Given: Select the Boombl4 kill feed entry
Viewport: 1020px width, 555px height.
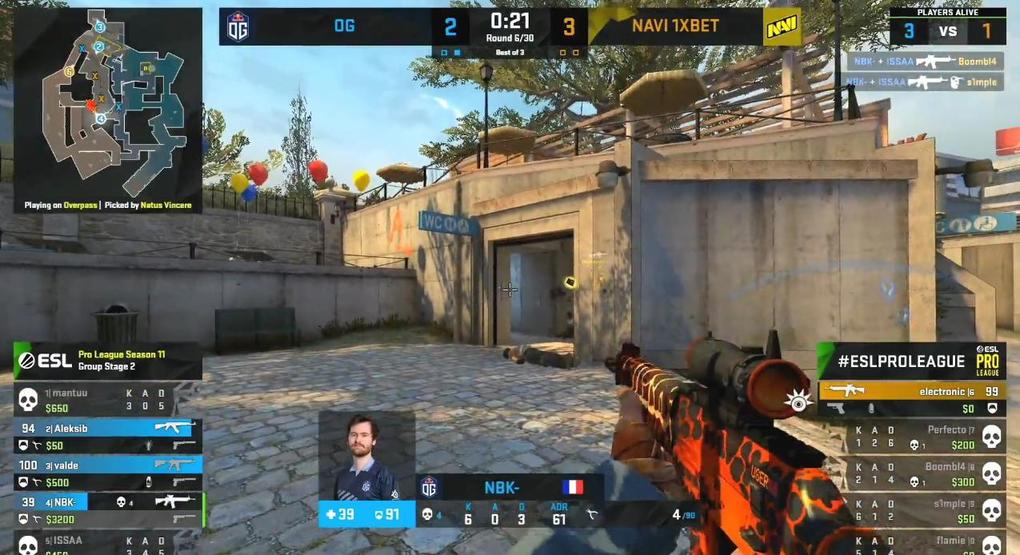Looking at the screenshot, I should pyautogui.click(x=924, y=61).
